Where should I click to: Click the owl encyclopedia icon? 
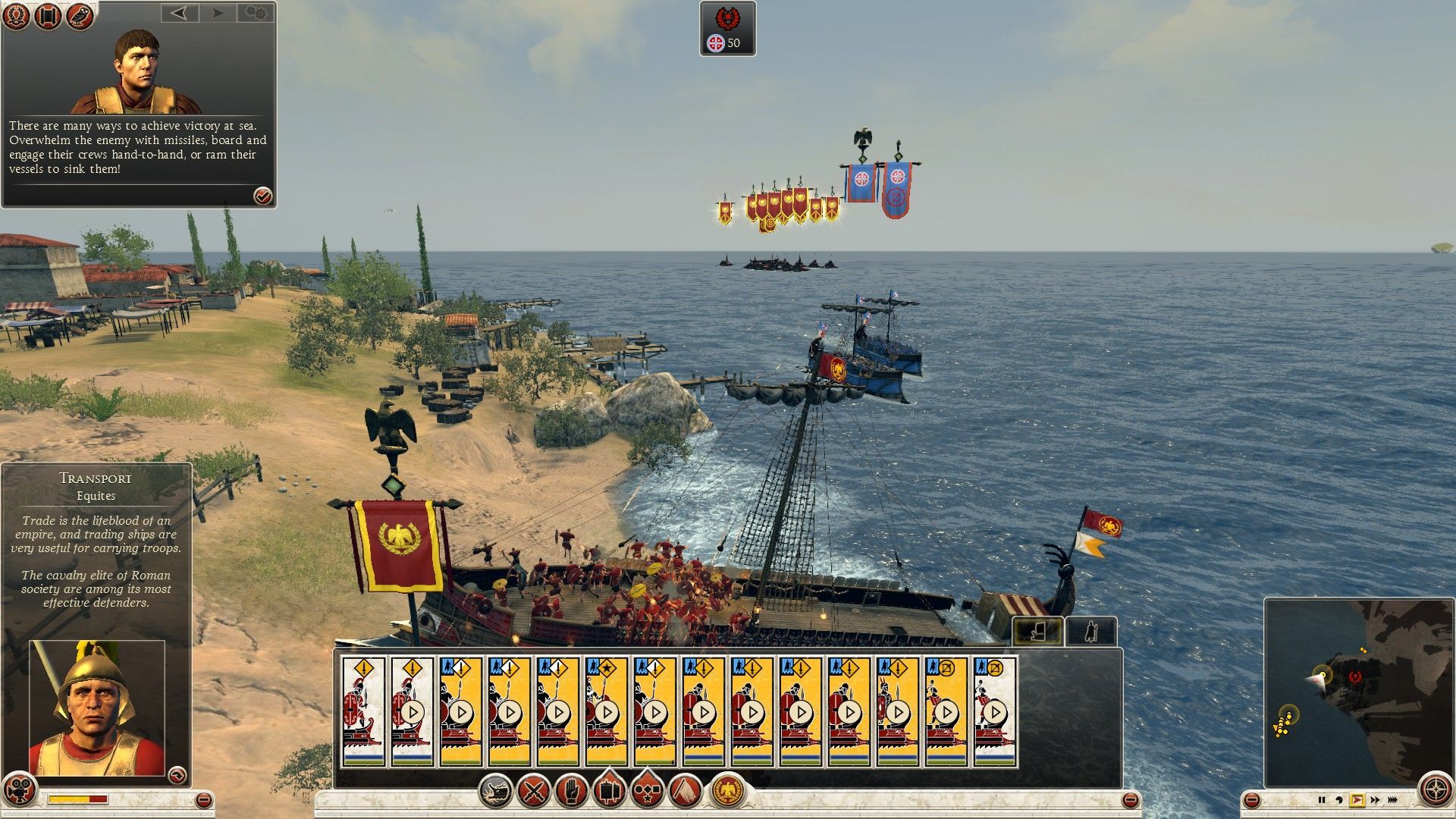[80, 17]
